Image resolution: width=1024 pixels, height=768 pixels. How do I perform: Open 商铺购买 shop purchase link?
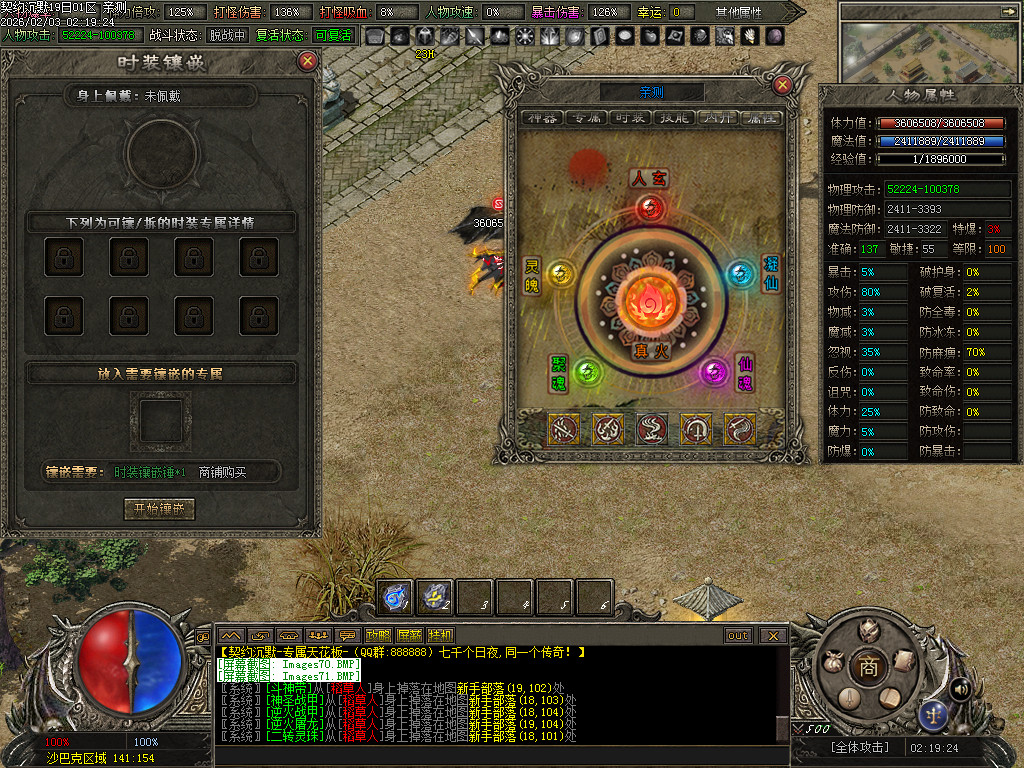(222, 472)
